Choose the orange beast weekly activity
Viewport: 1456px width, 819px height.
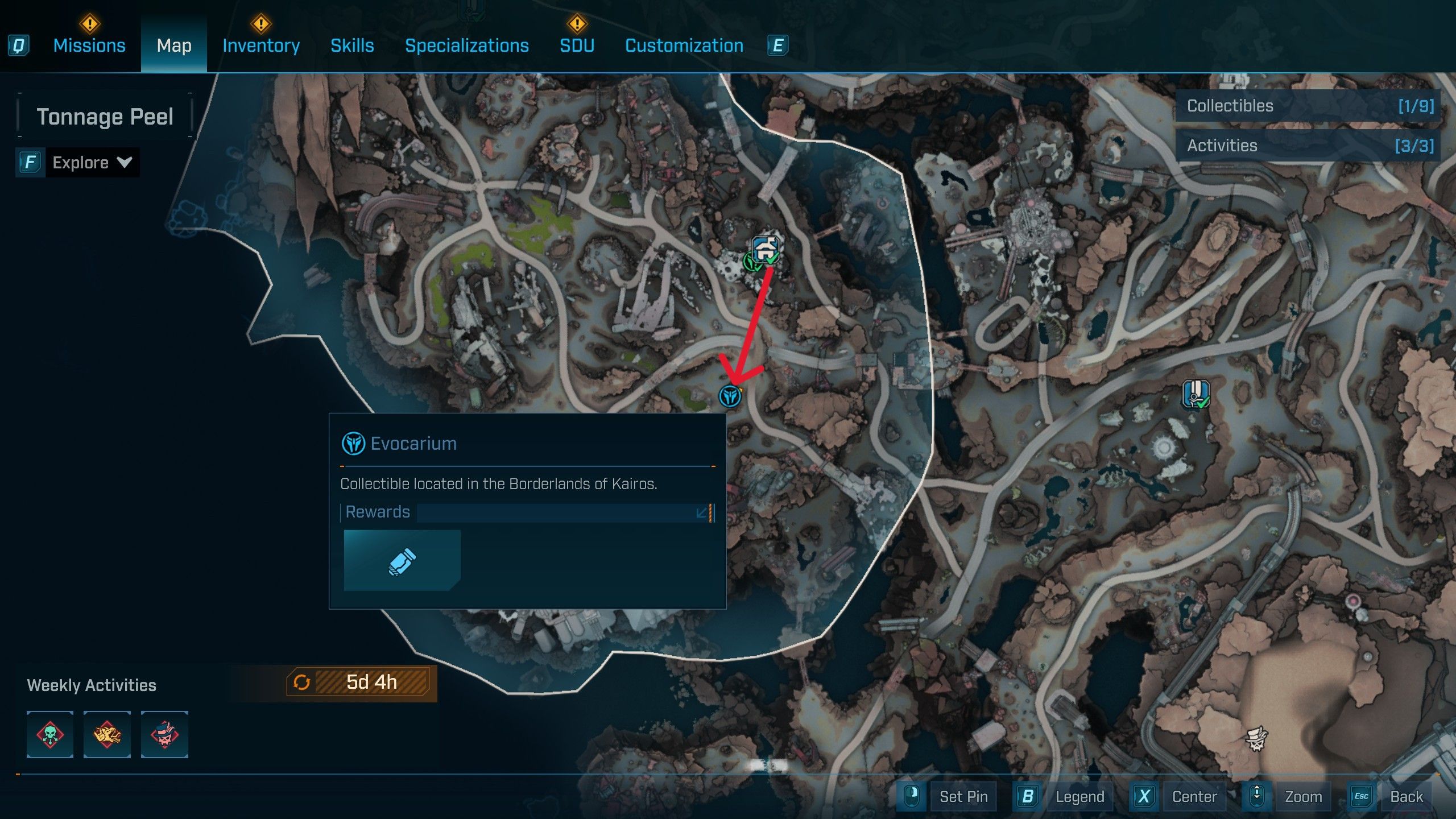107,734
